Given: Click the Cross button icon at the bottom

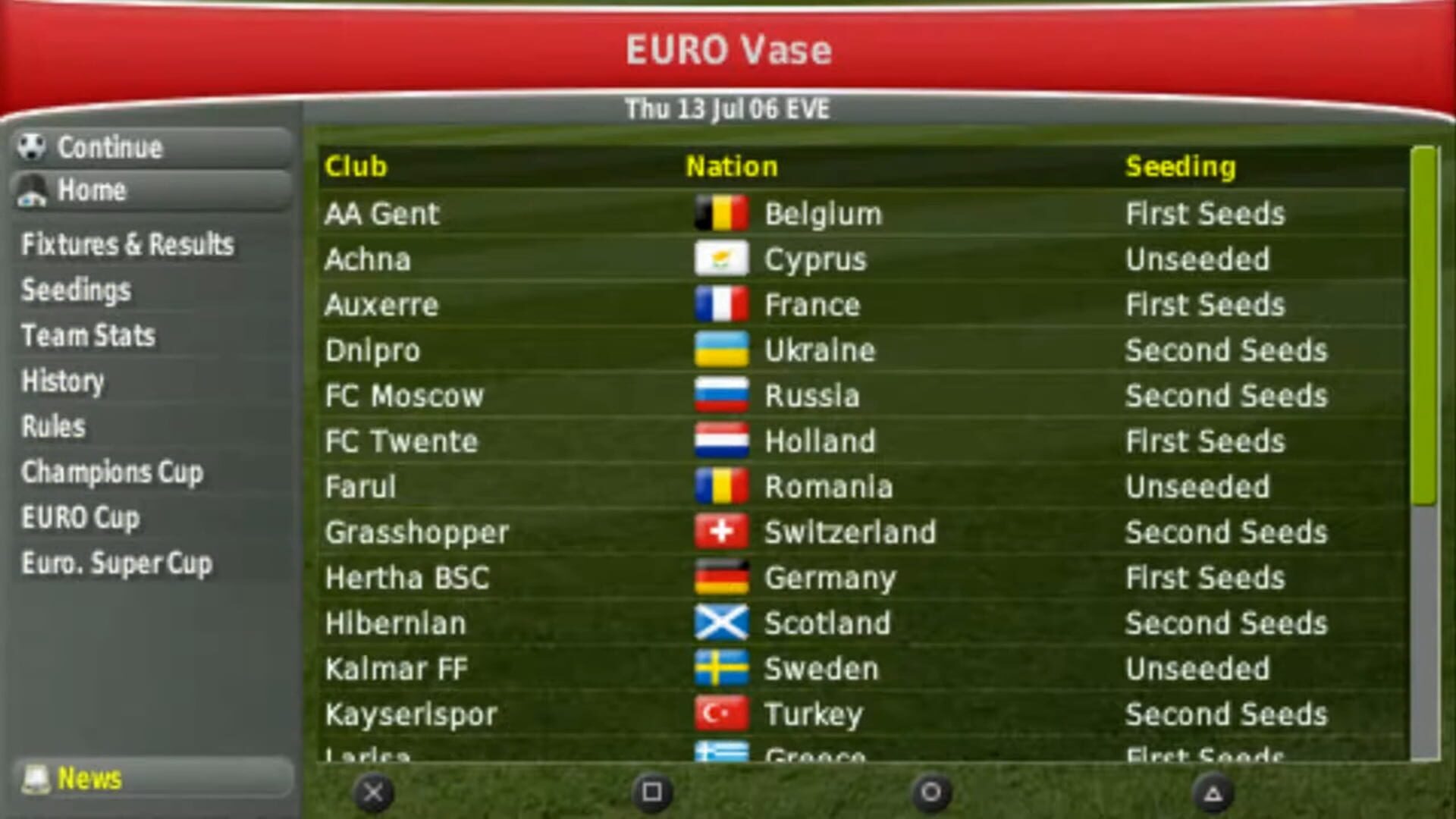Looking at the screenshot, I should click(373, 792).
